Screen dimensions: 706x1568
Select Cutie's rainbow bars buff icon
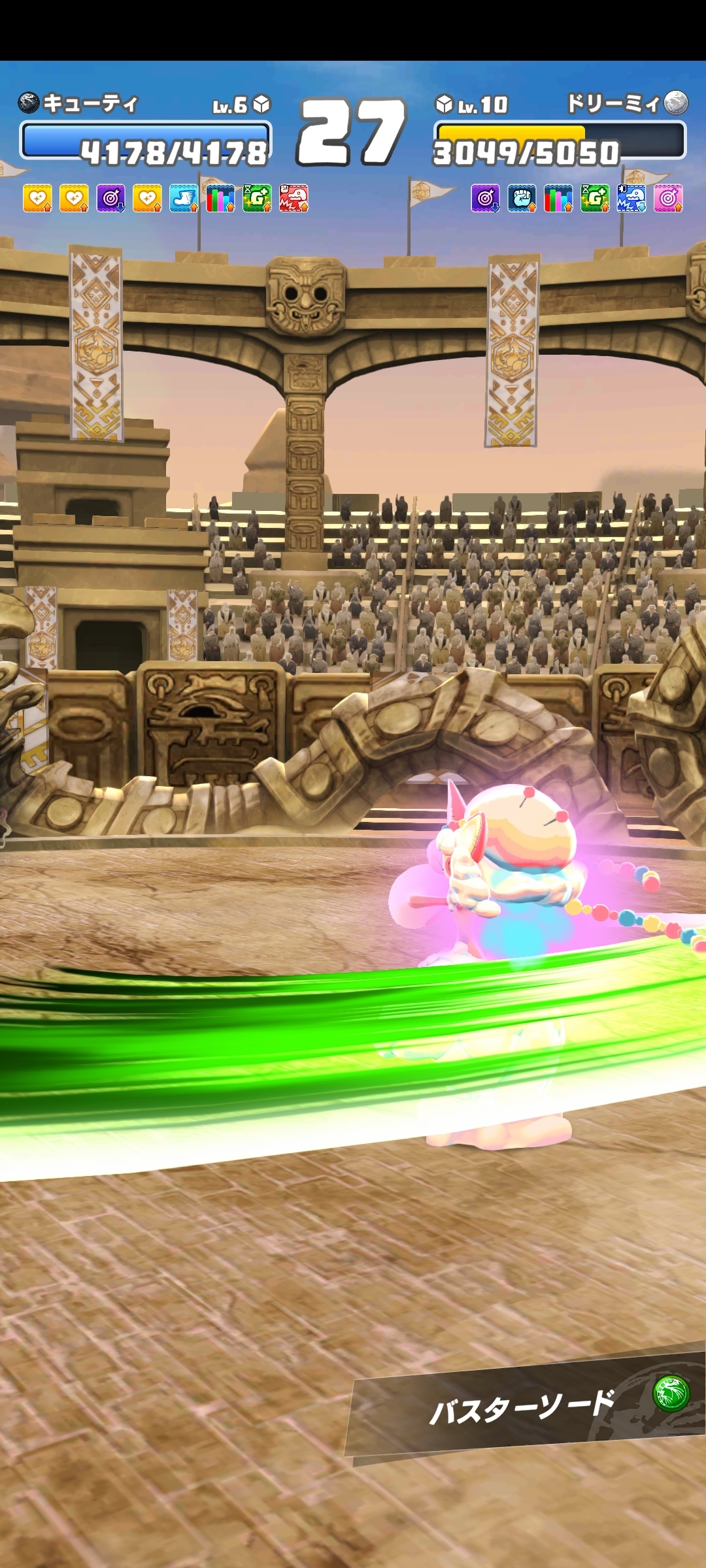[x=220, y=198]
